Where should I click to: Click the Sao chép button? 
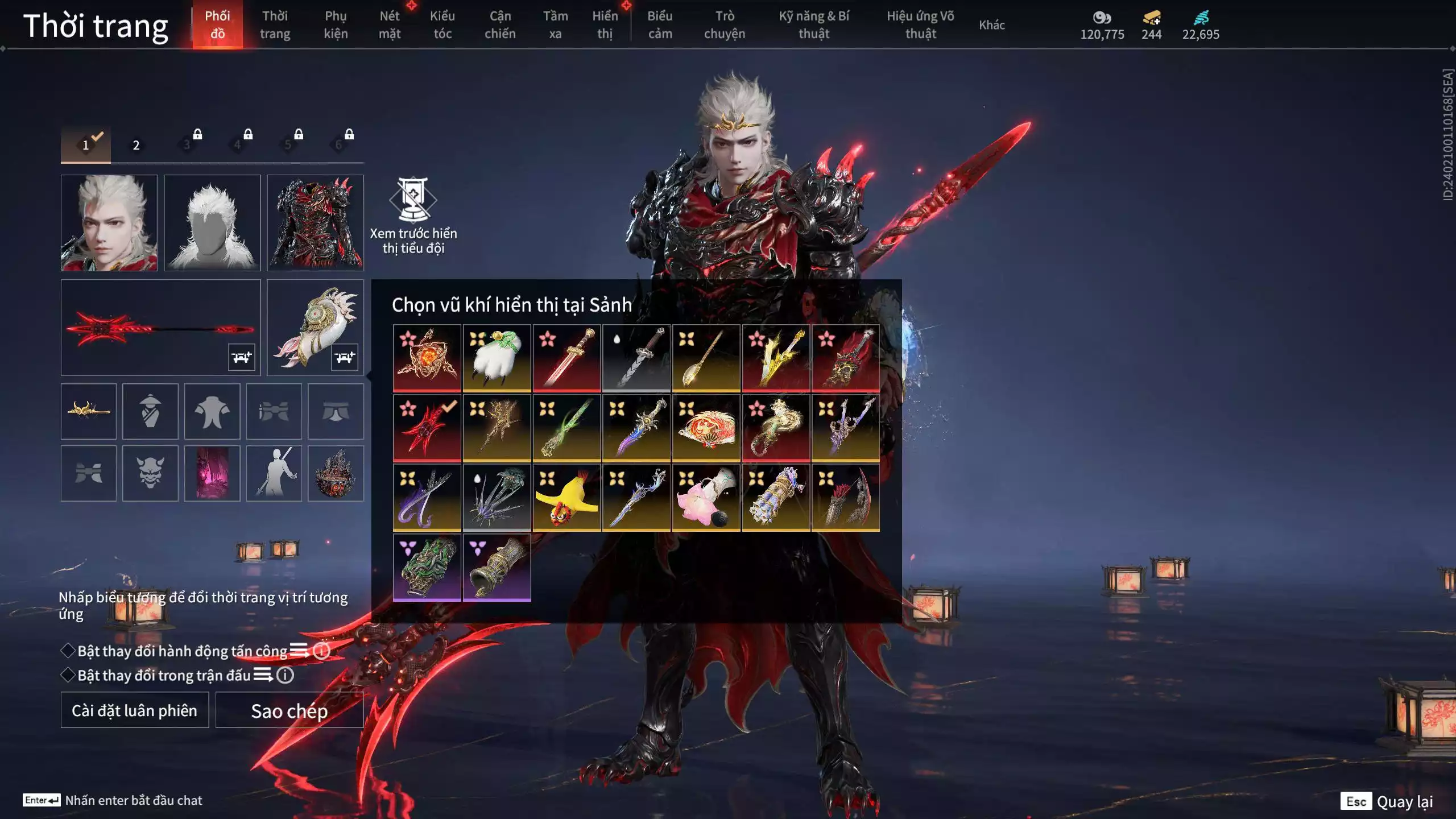click(x=289, y=710)
